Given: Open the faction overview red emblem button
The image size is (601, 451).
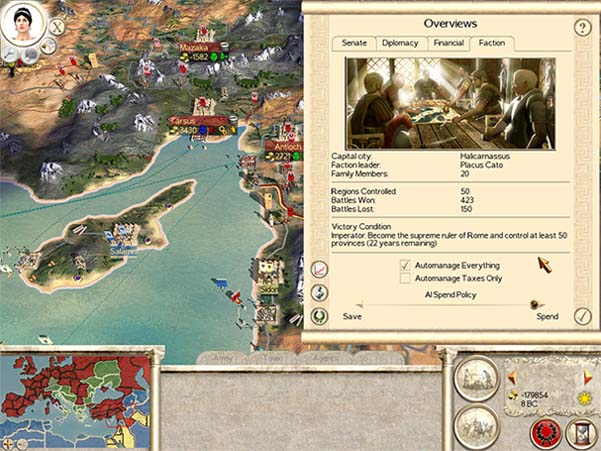Looking at the screenshot, I should click(x=545, y=431).
